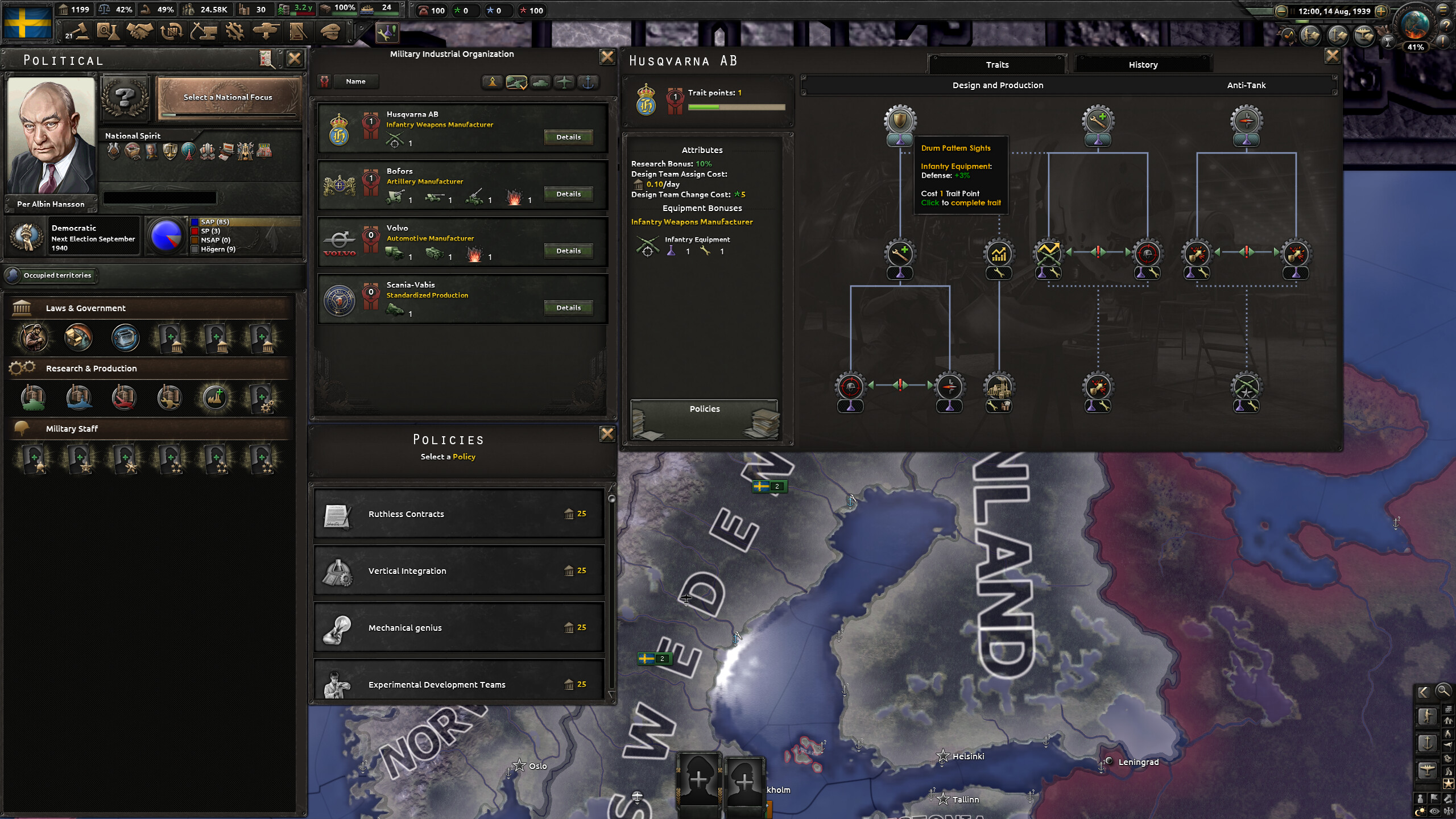1456x819 pixels.
Task: Open the production wrenches icon
Action: click(234, 32)
